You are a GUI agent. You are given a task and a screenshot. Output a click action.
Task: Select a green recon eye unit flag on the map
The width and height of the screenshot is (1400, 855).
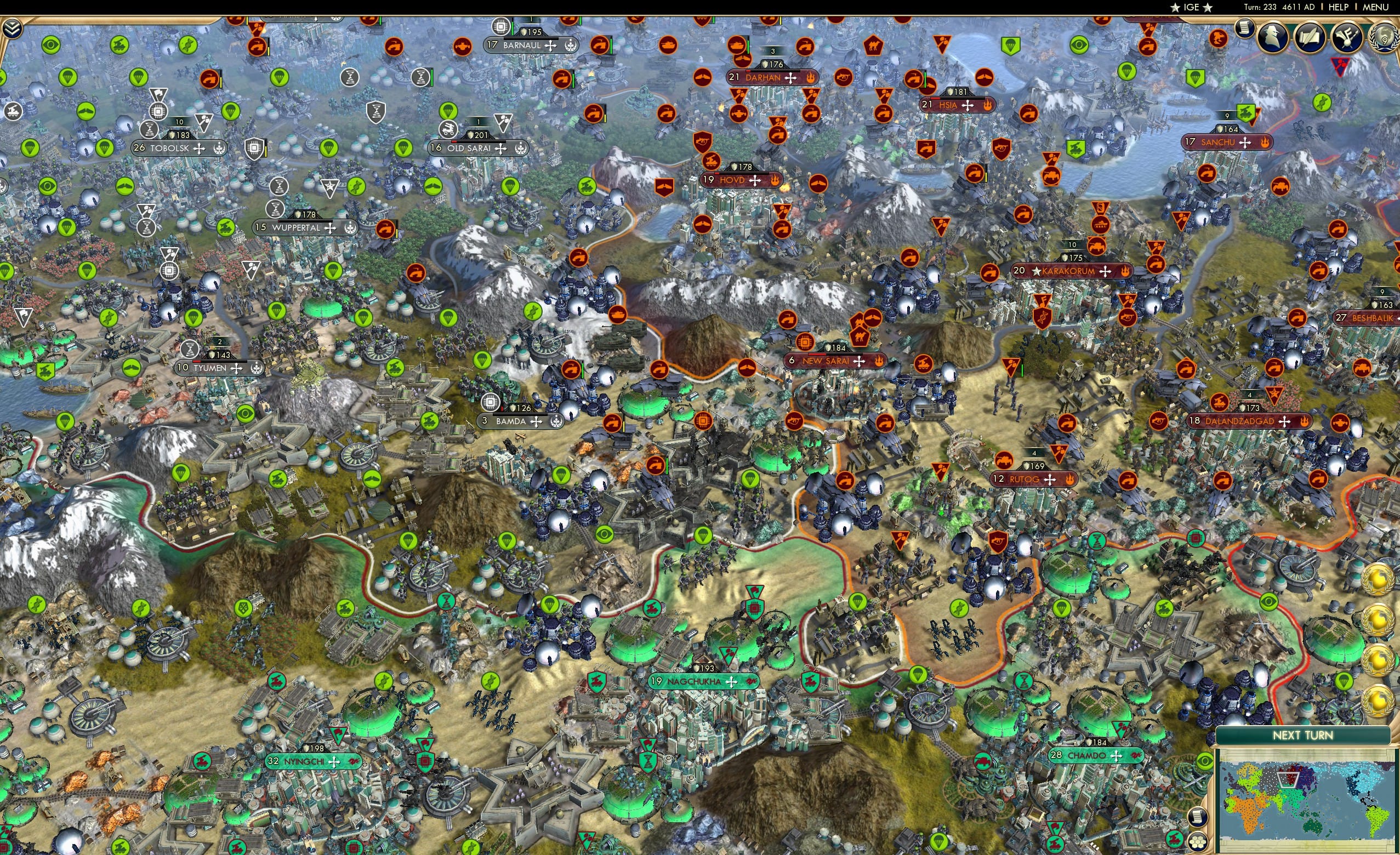[x=51, y=45]
